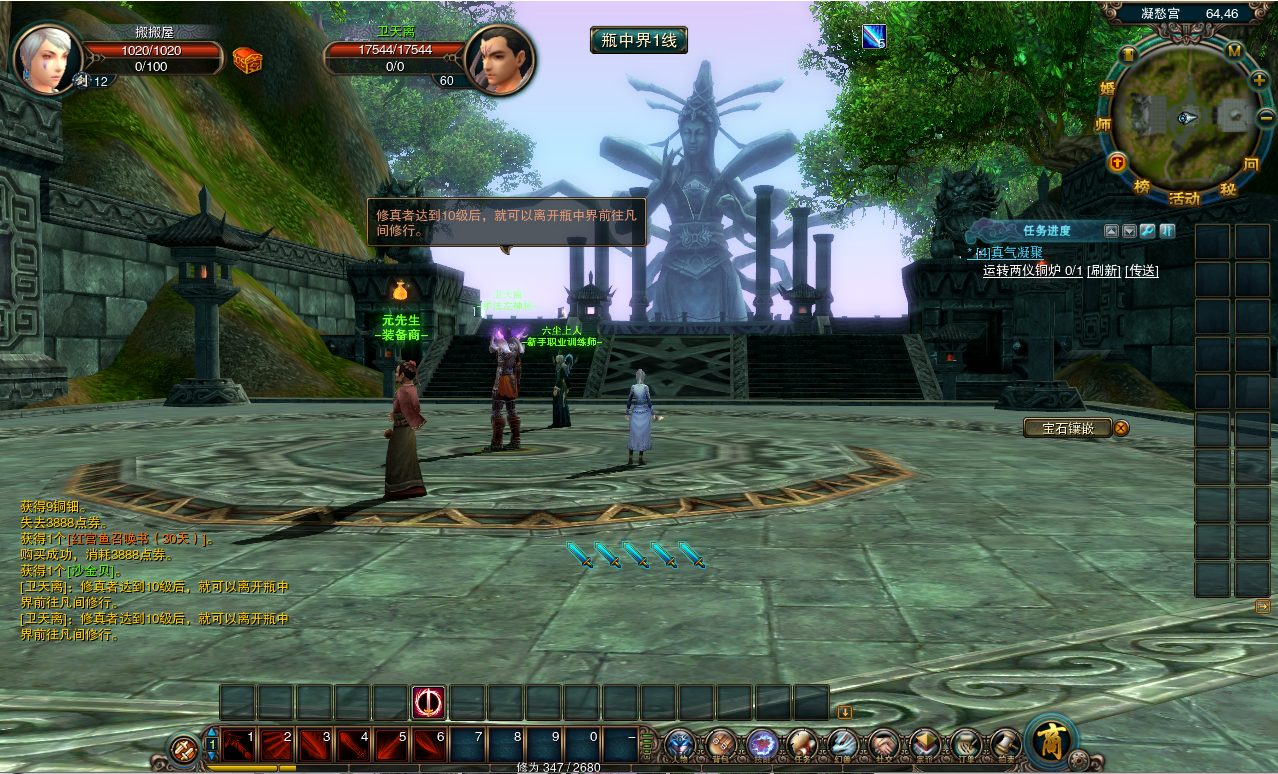Open the gold 商 shop button

tap(1051, 741)
